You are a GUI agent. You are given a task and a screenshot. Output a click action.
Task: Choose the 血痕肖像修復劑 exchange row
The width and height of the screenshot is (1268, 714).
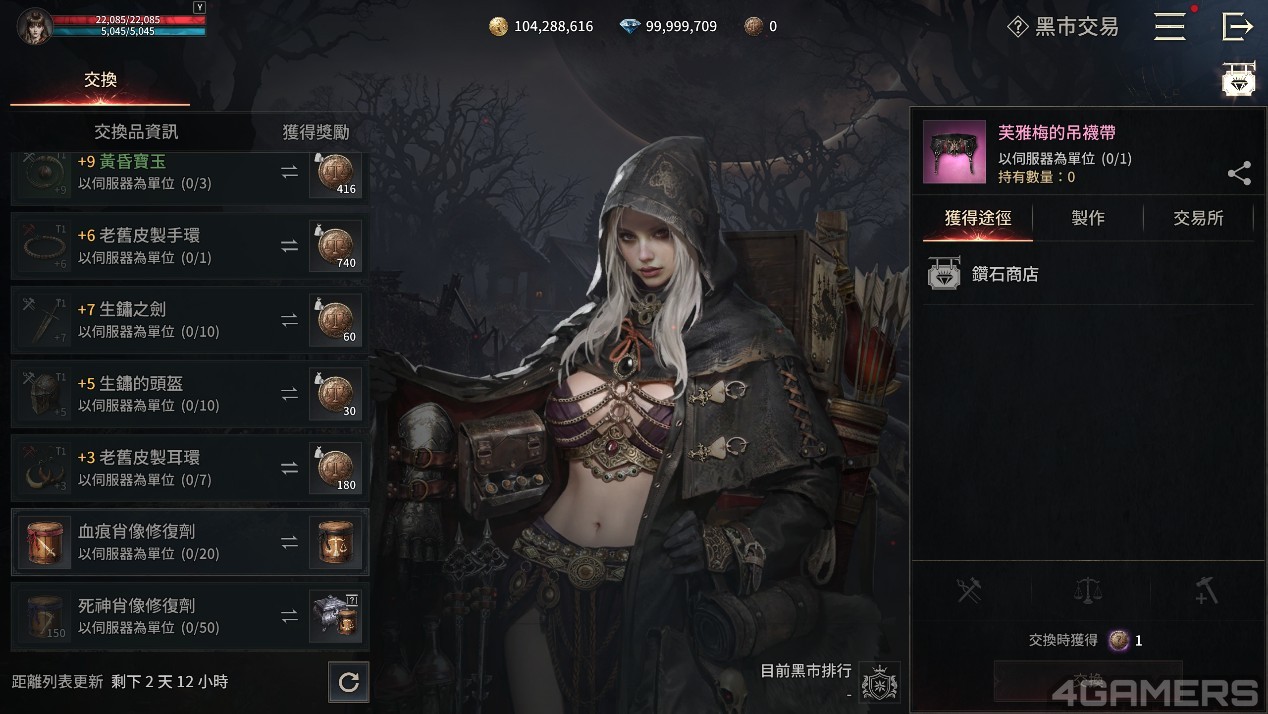189,542
